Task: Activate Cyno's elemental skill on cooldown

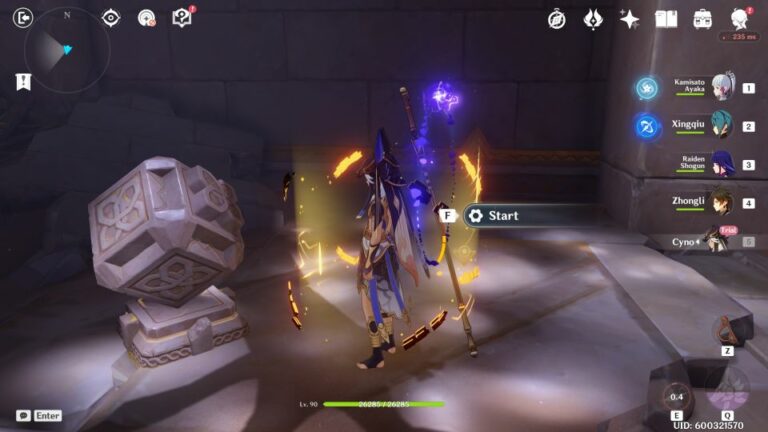Action: 678,395
